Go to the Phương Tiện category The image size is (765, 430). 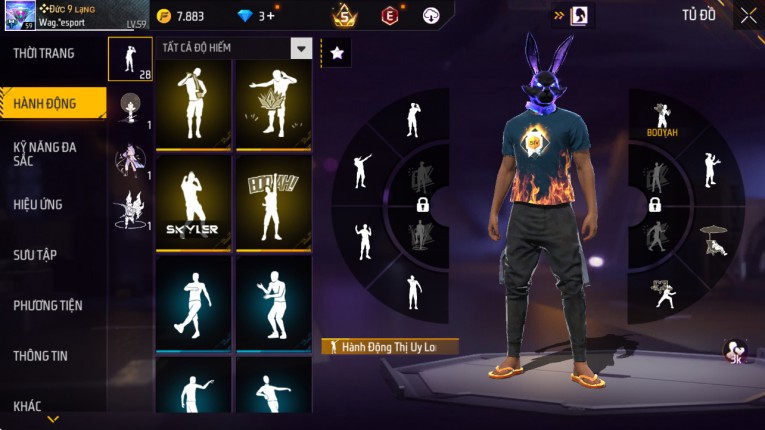[x=47, y=305]
